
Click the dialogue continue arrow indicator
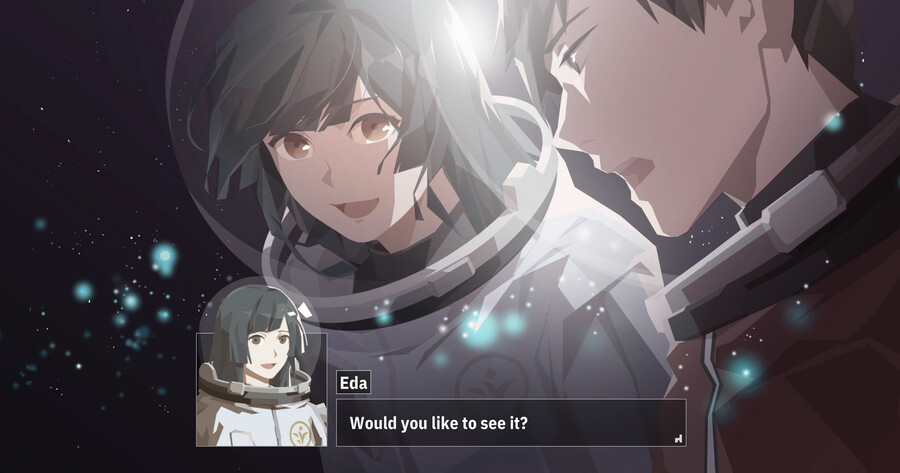(x=678, y=437)
